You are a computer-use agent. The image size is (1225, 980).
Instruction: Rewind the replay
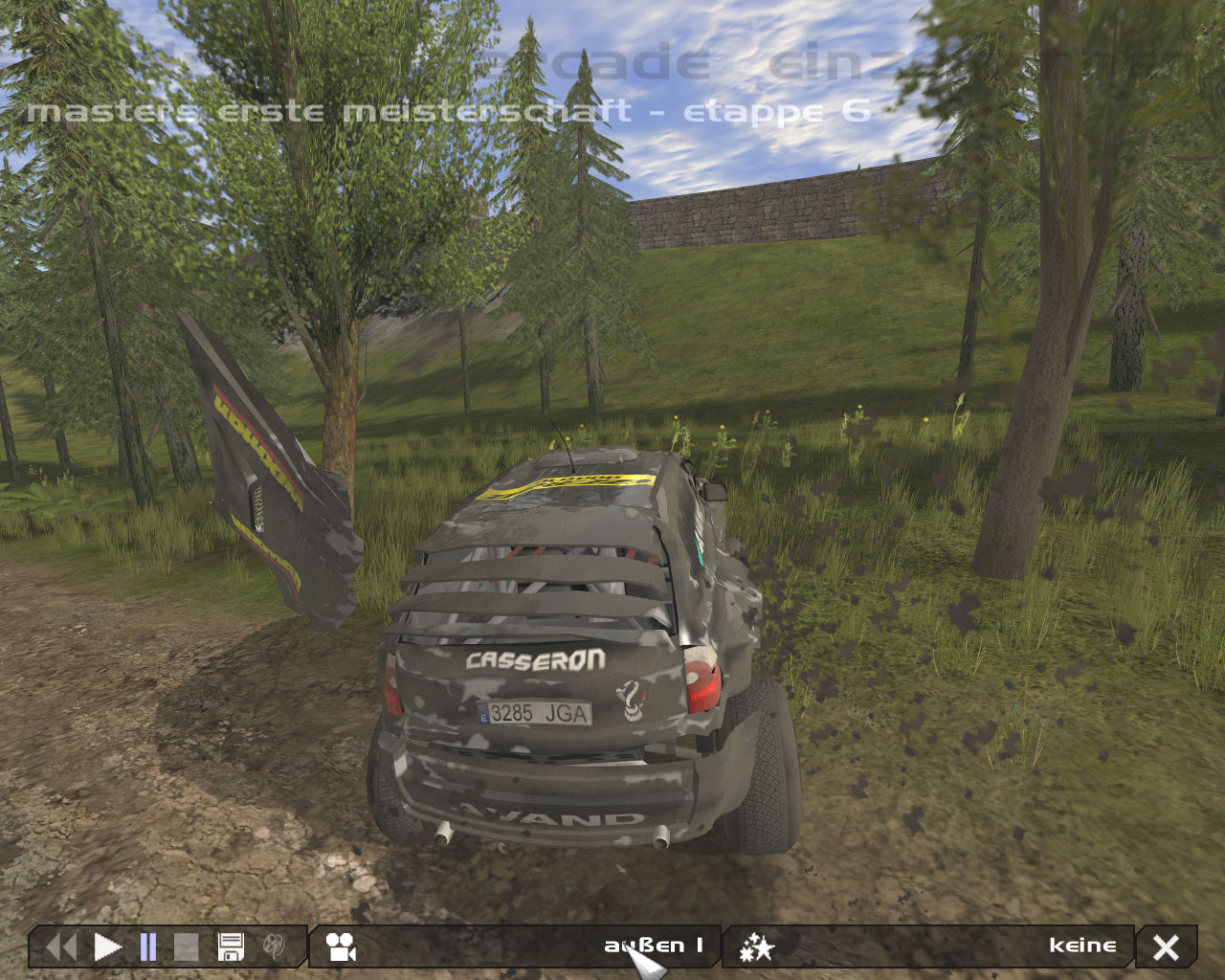[x=61, y=947]
